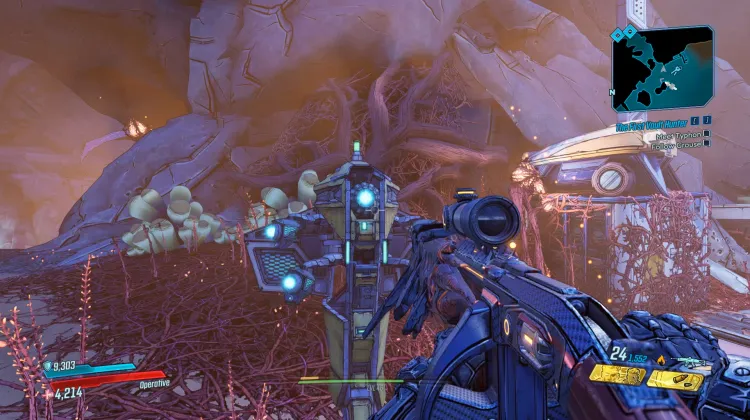Select the equipped sniper rifle weapon icon

691,362
